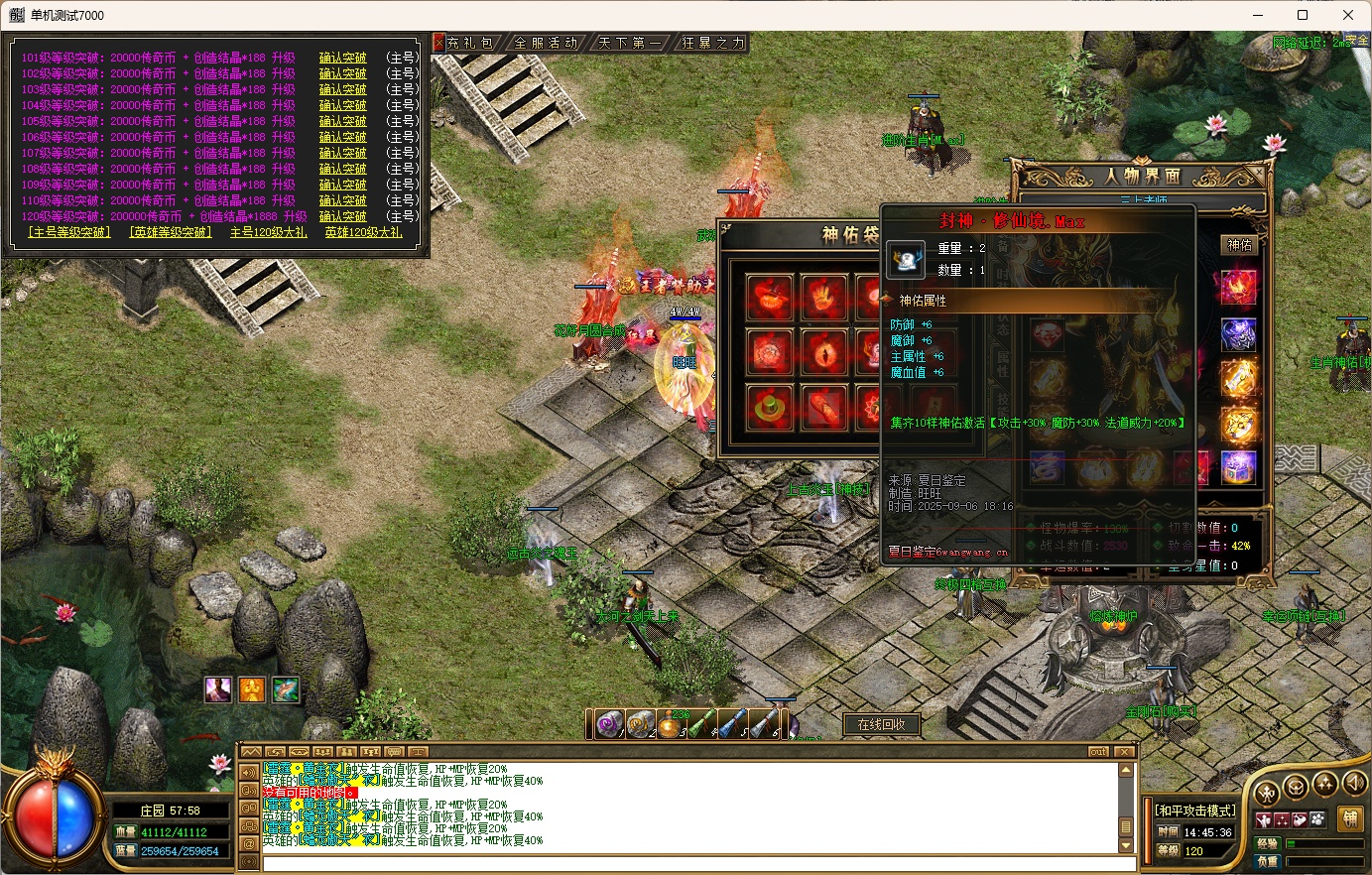Open the gold 铺 shop button
The width and height of the screenshot is (1372, 875).
(1349, 819)
